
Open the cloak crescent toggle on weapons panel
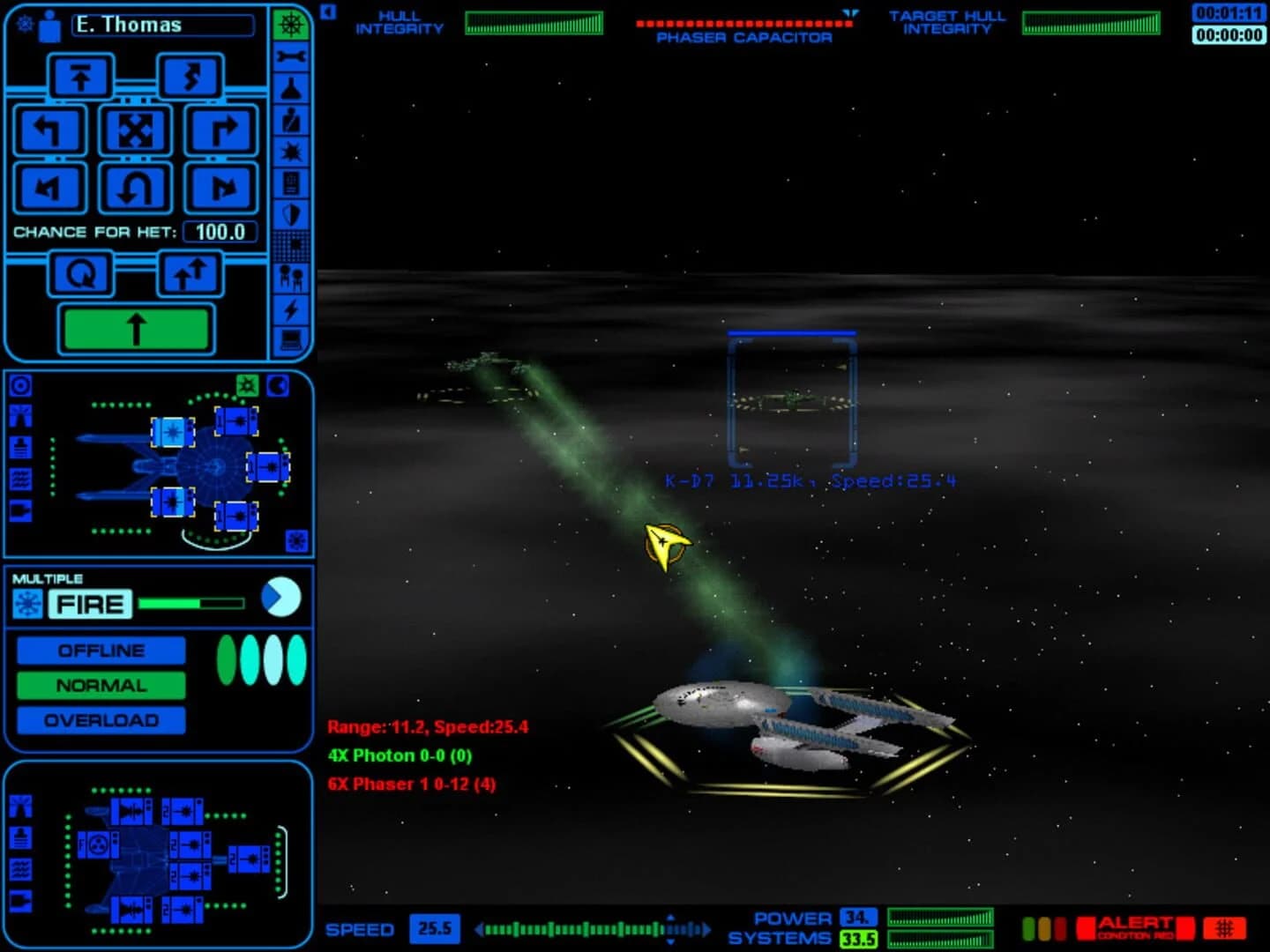[279, 384]
